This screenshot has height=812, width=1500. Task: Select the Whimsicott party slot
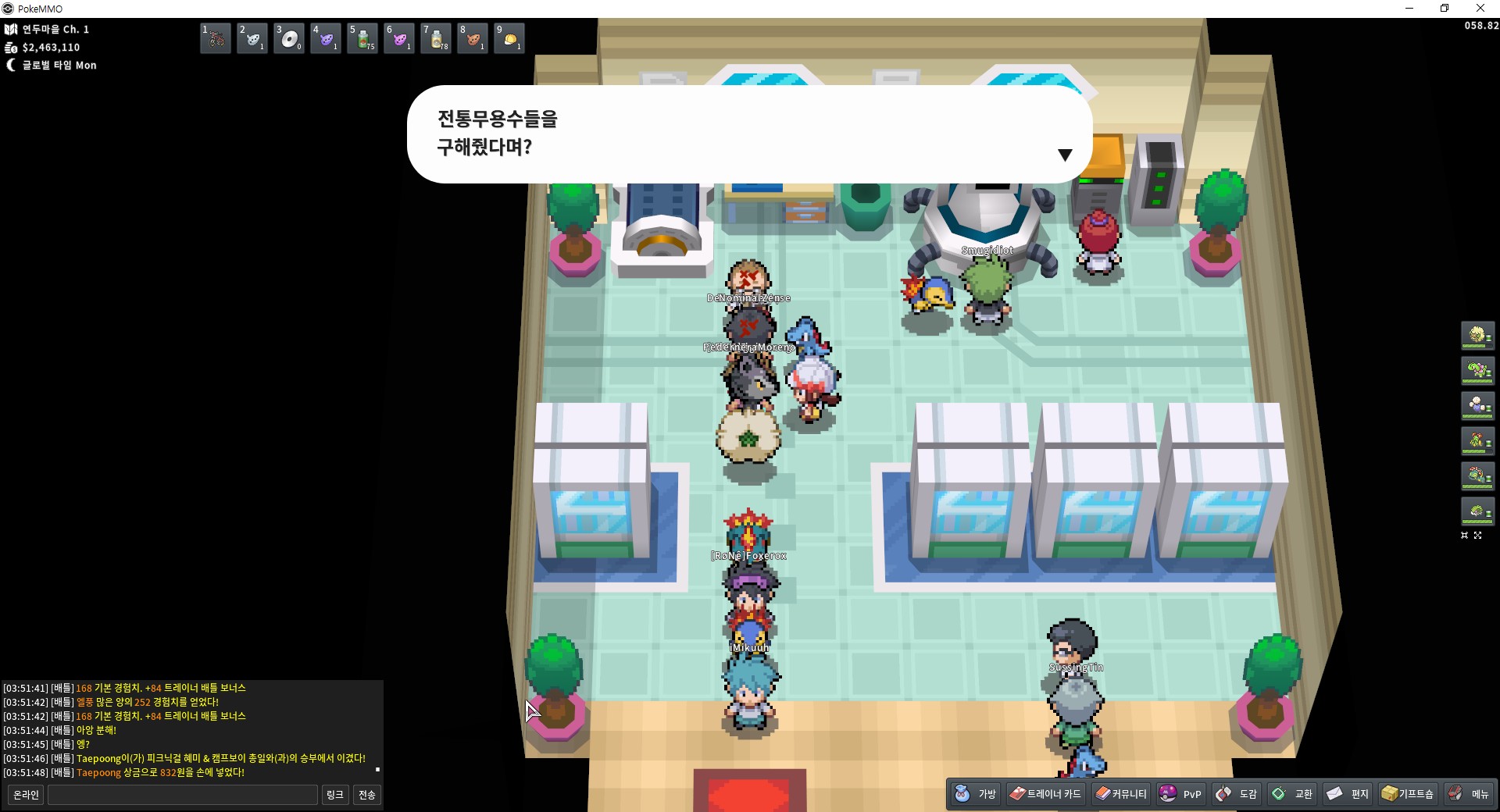coord(1477,336)
